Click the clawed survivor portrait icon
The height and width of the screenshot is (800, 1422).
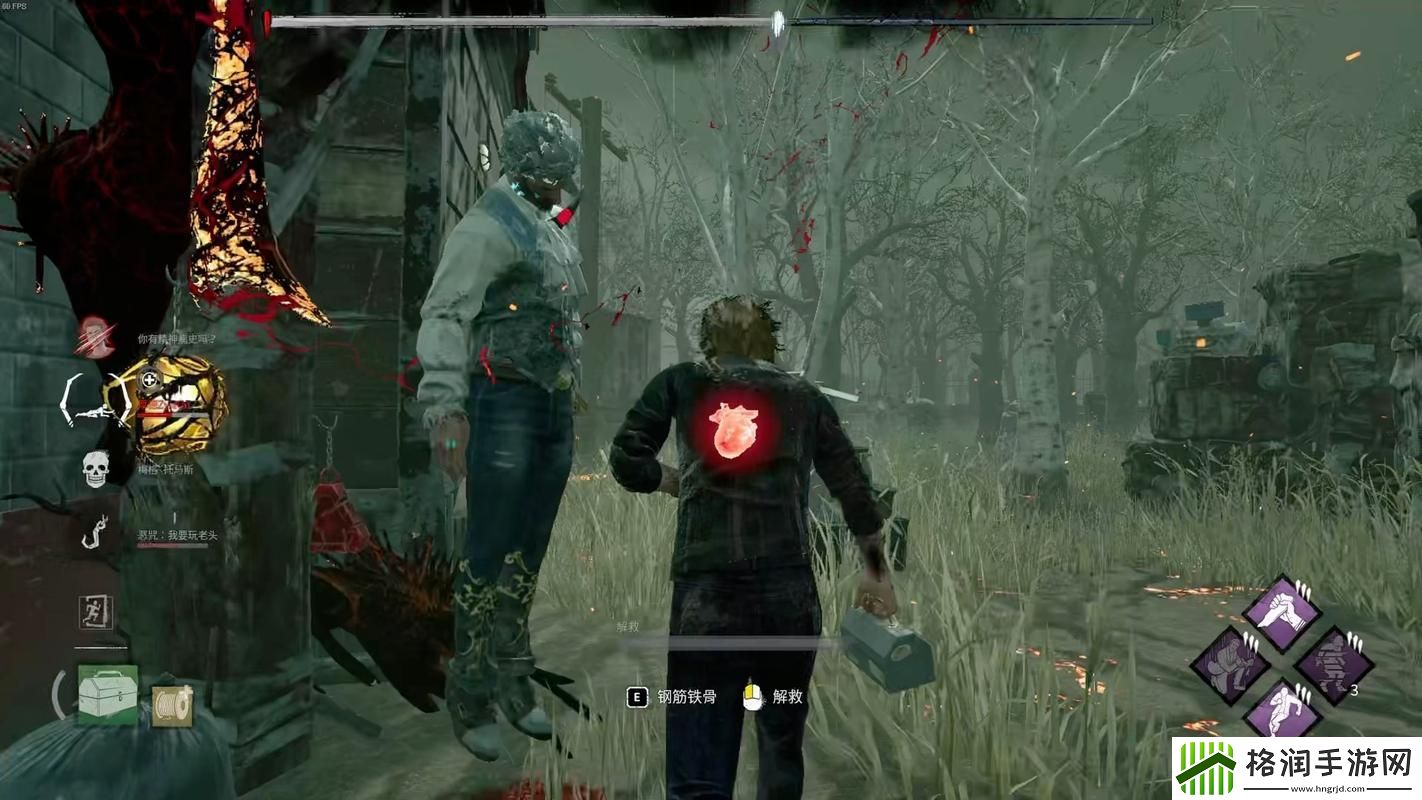click(96, 336)
